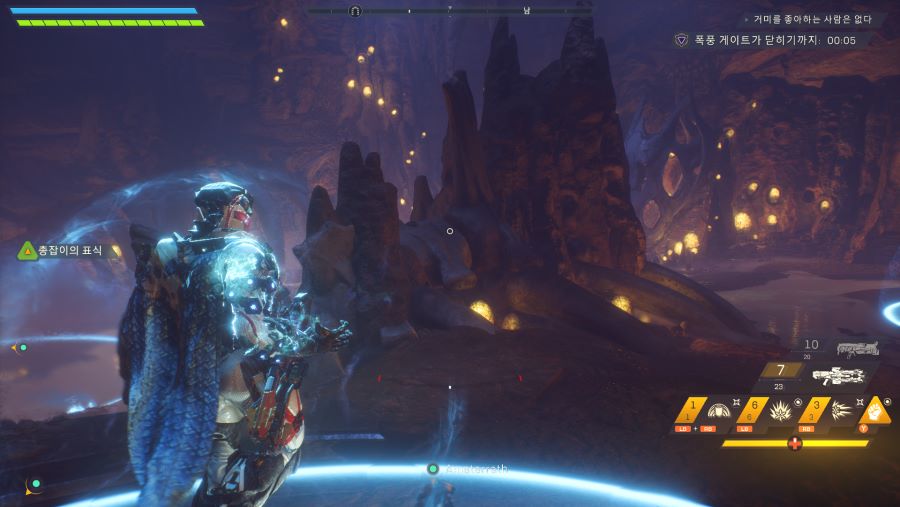The width and height of the screenshot is (900, 507).
Task: Switch to the secondary rifle icon
Action: coord(857,349)
